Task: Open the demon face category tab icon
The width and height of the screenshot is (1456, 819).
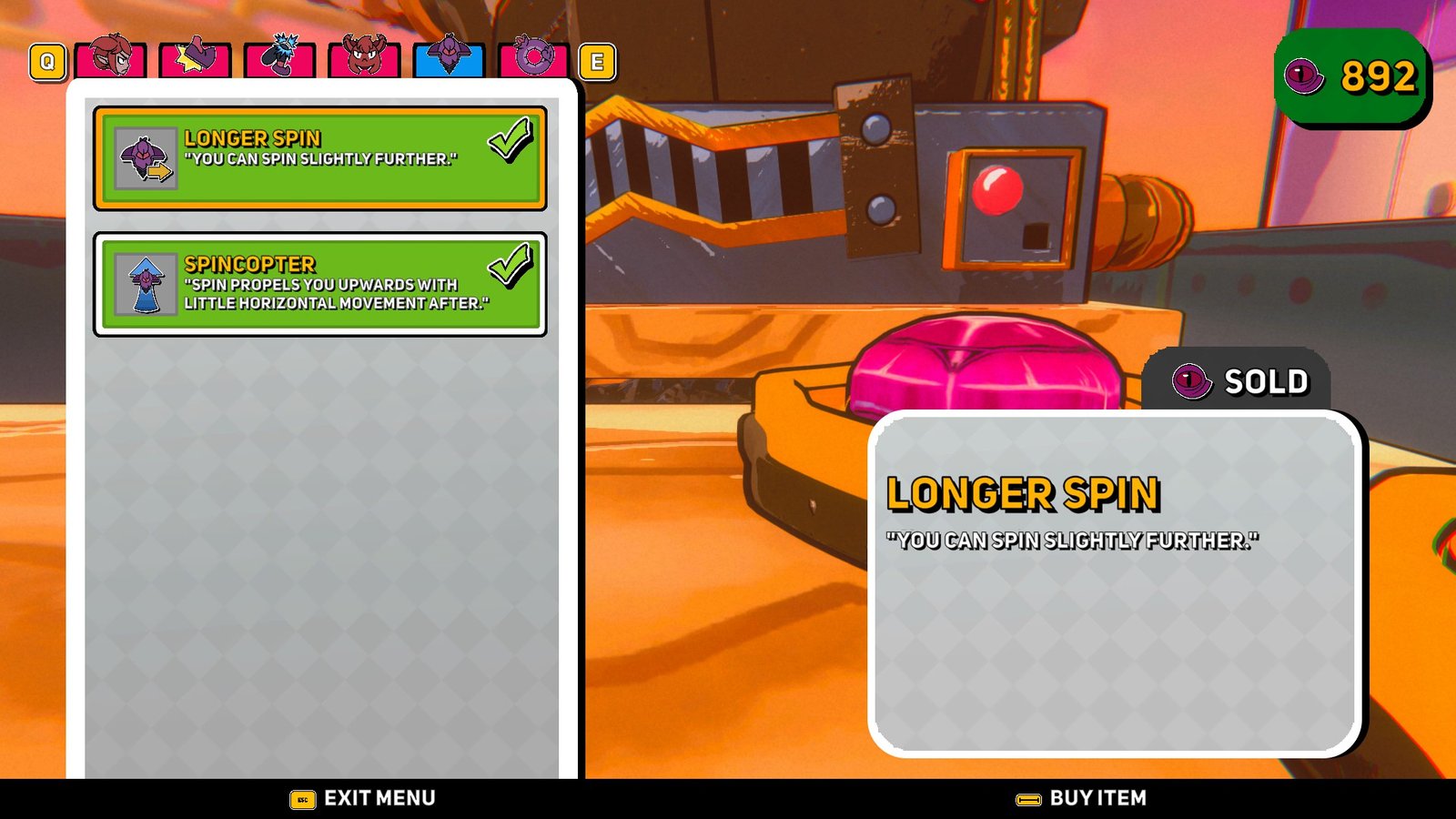Action: pyautogui.click(x=362, y=59)
